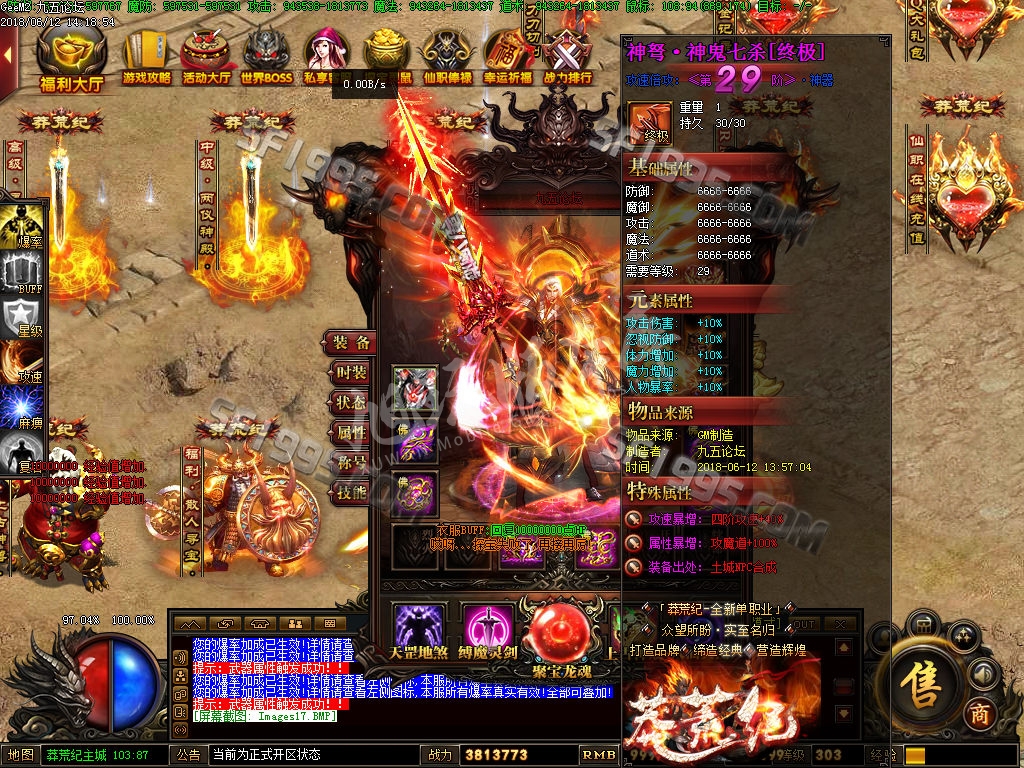Switch to the 时装 fashion tab
Screen dimensions: 1024x768
coord(352,372)
